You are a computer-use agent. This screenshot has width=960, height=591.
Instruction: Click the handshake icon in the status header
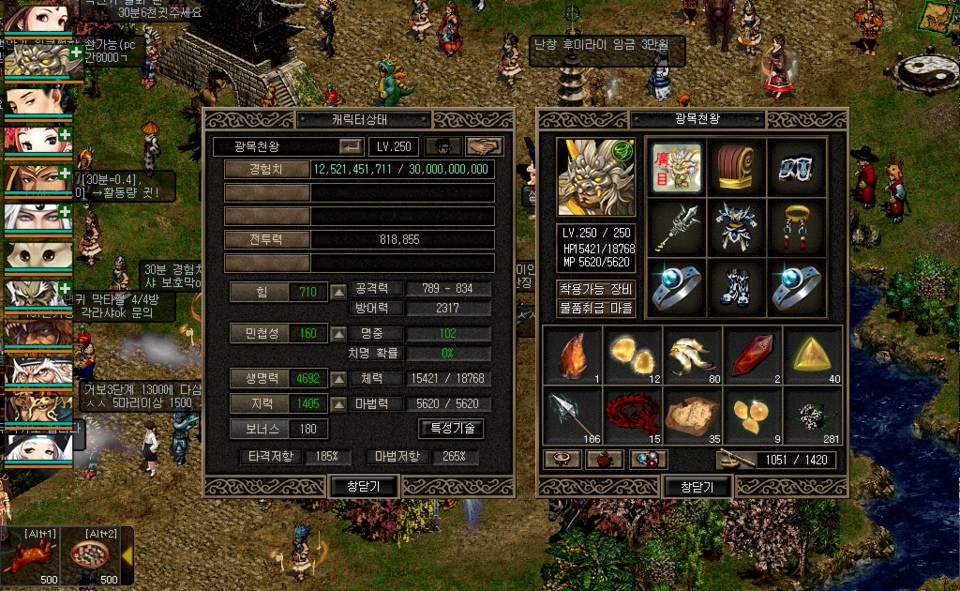[x=484, y=146]
